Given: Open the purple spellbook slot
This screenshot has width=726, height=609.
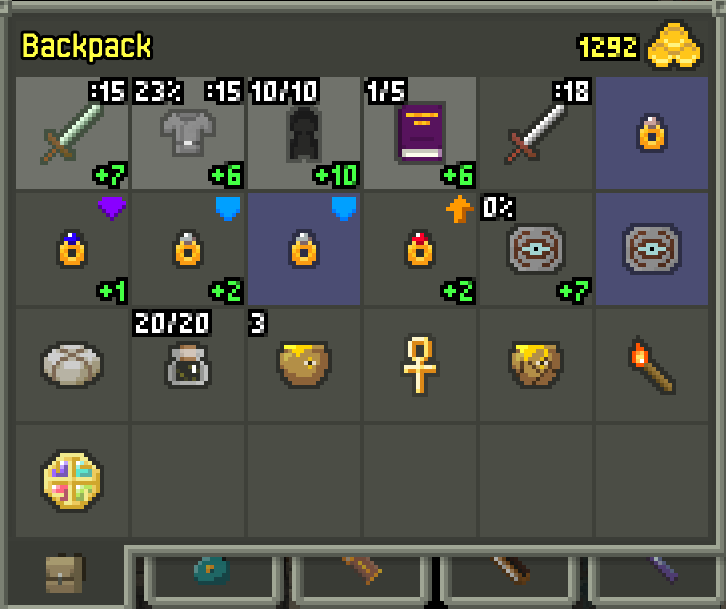Looking at the screenshot, I should [x=419, y=134].
